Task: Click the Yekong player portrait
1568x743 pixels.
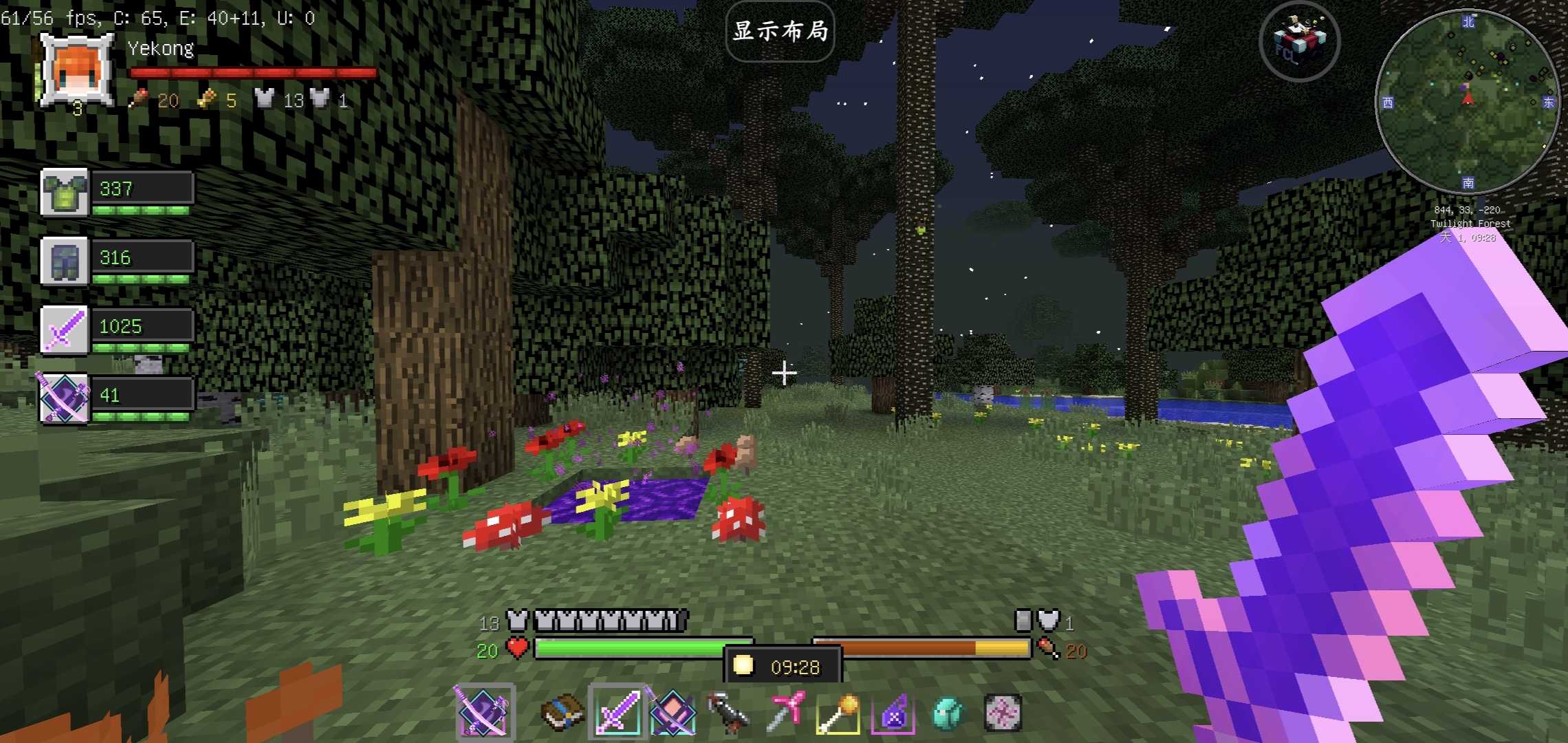Action: point(77,70)
